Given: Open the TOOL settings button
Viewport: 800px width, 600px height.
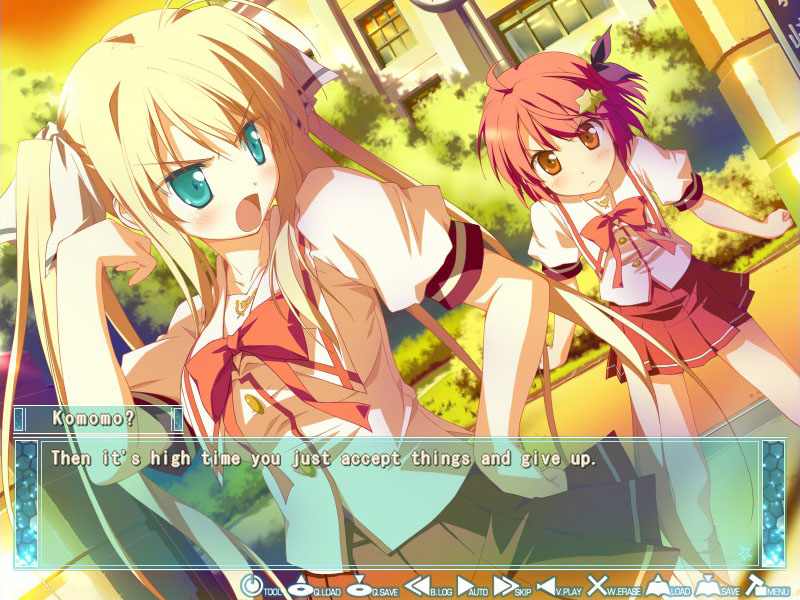Looking at the screenshot, I should pos(251,586).
